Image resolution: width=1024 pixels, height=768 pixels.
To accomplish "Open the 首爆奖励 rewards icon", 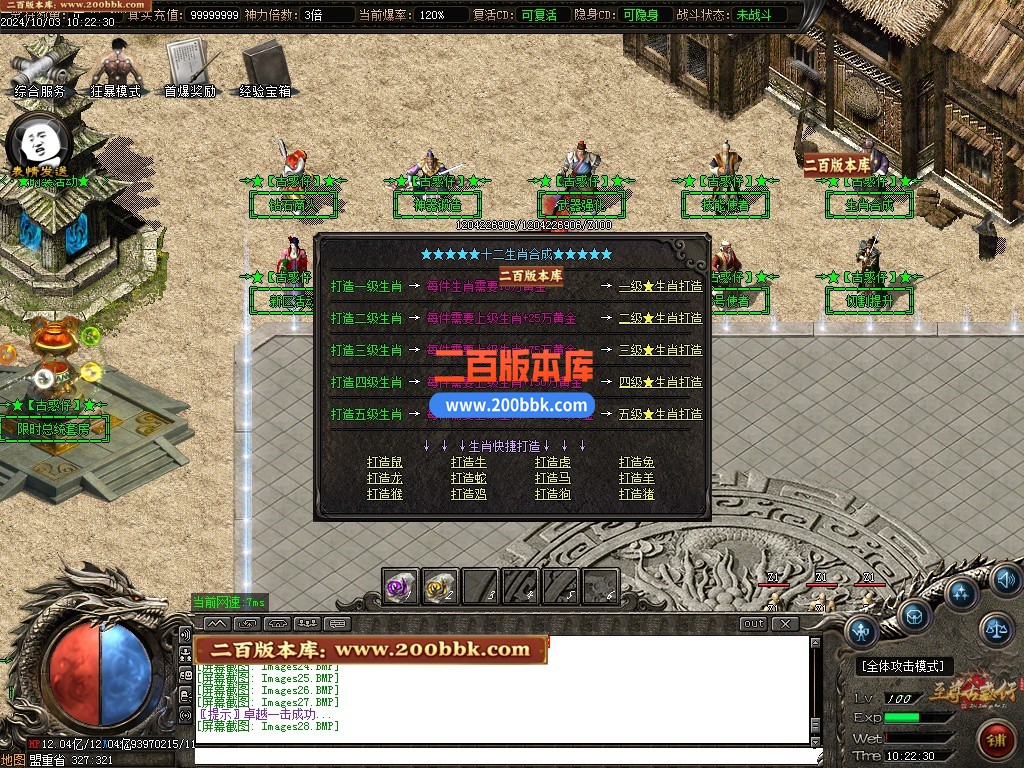I will pos(189,67).
